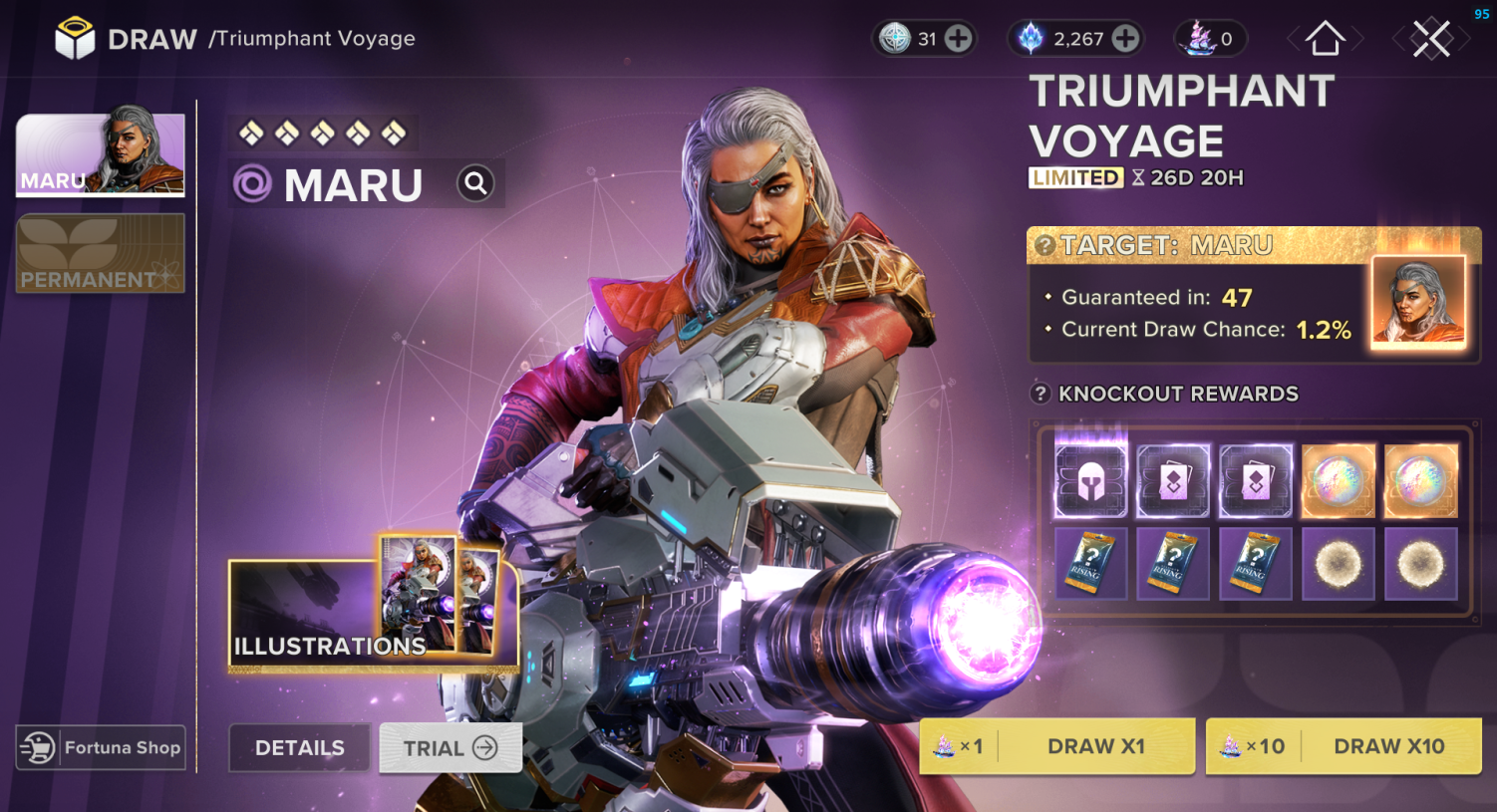Image resolution: width=1497 pixels, height=812 pixels.
Task: Switch to the DETAILS tab
Action: (299, 747)
